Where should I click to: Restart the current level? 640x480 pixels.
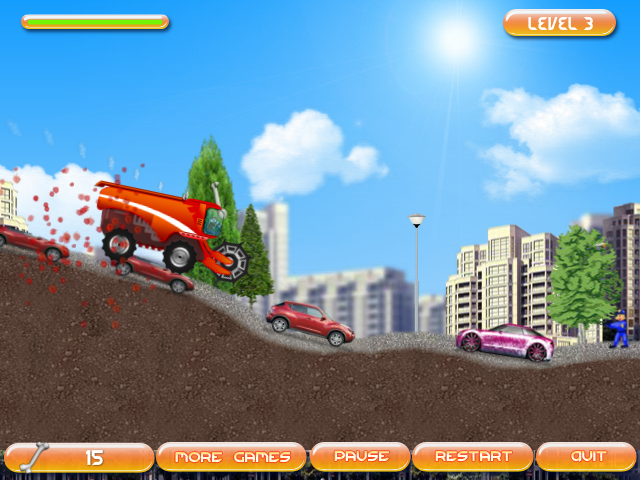click(473, 457)
